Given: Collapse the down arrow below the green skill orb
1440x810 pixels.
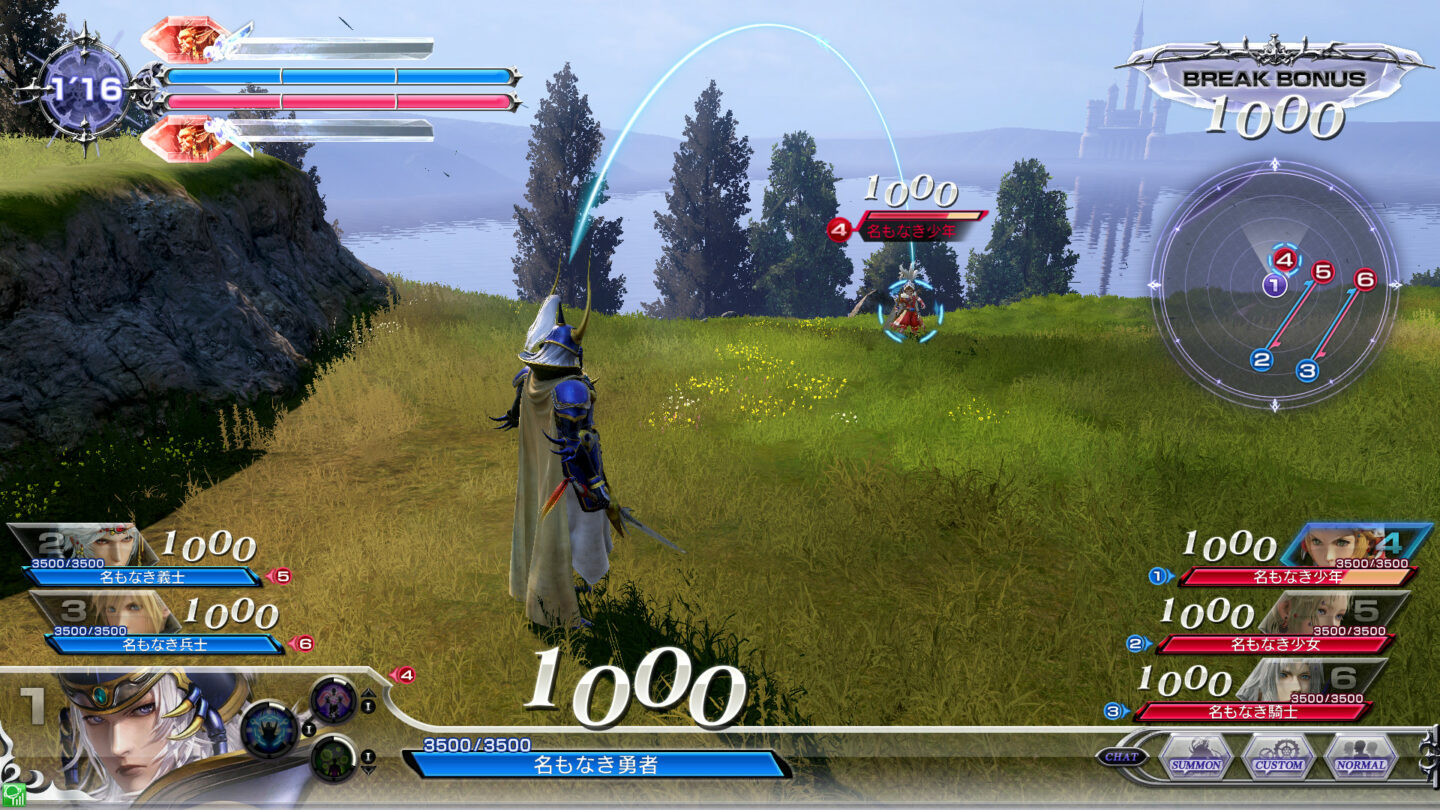Looking at the screenshot, I should pyautogui.click(x=370, y=770).
